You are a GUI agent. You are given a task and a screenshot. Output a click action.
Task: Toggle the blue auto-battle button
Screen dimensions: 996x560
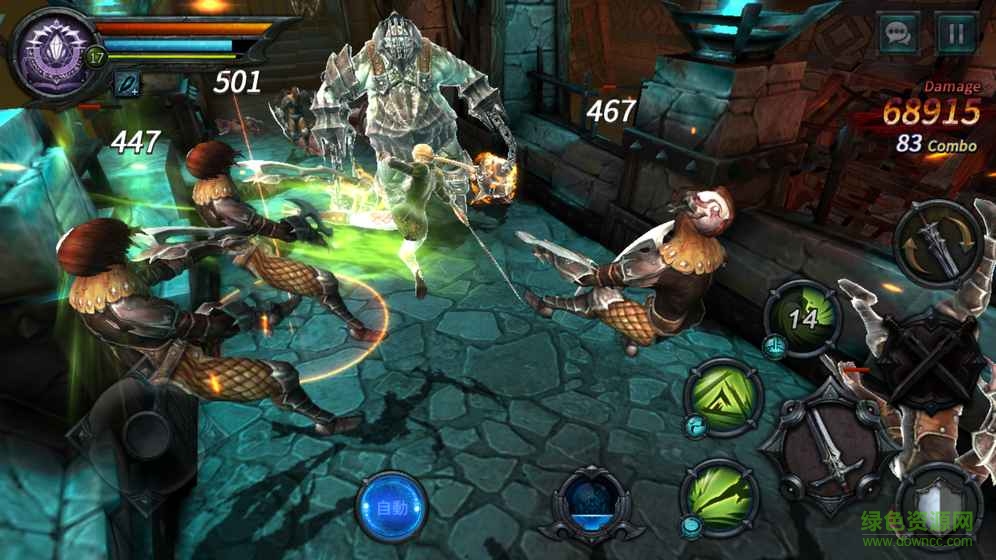[x=392, y=507]
